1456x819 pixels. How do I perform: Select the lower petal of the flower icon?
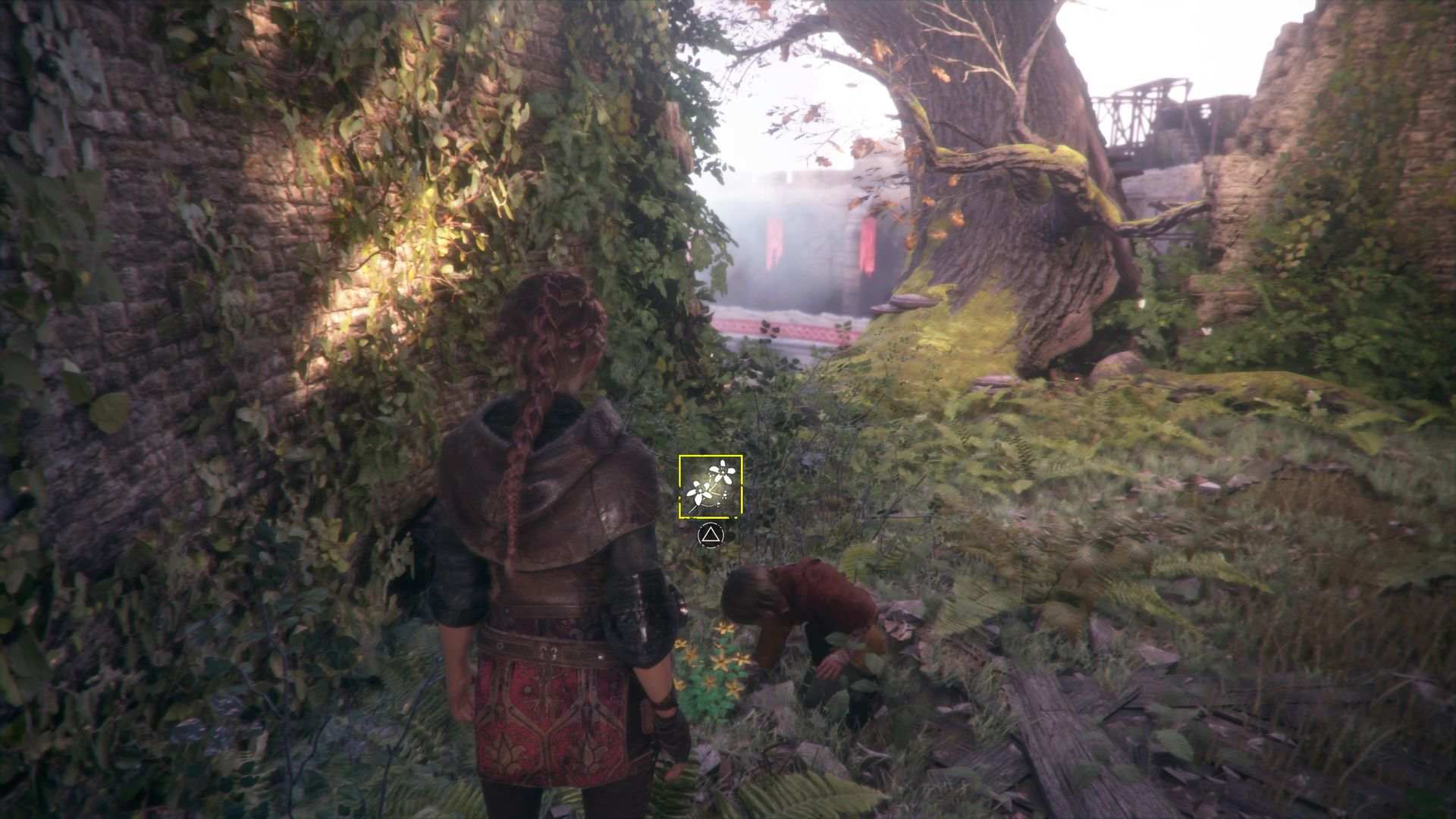tap(698, 500)
